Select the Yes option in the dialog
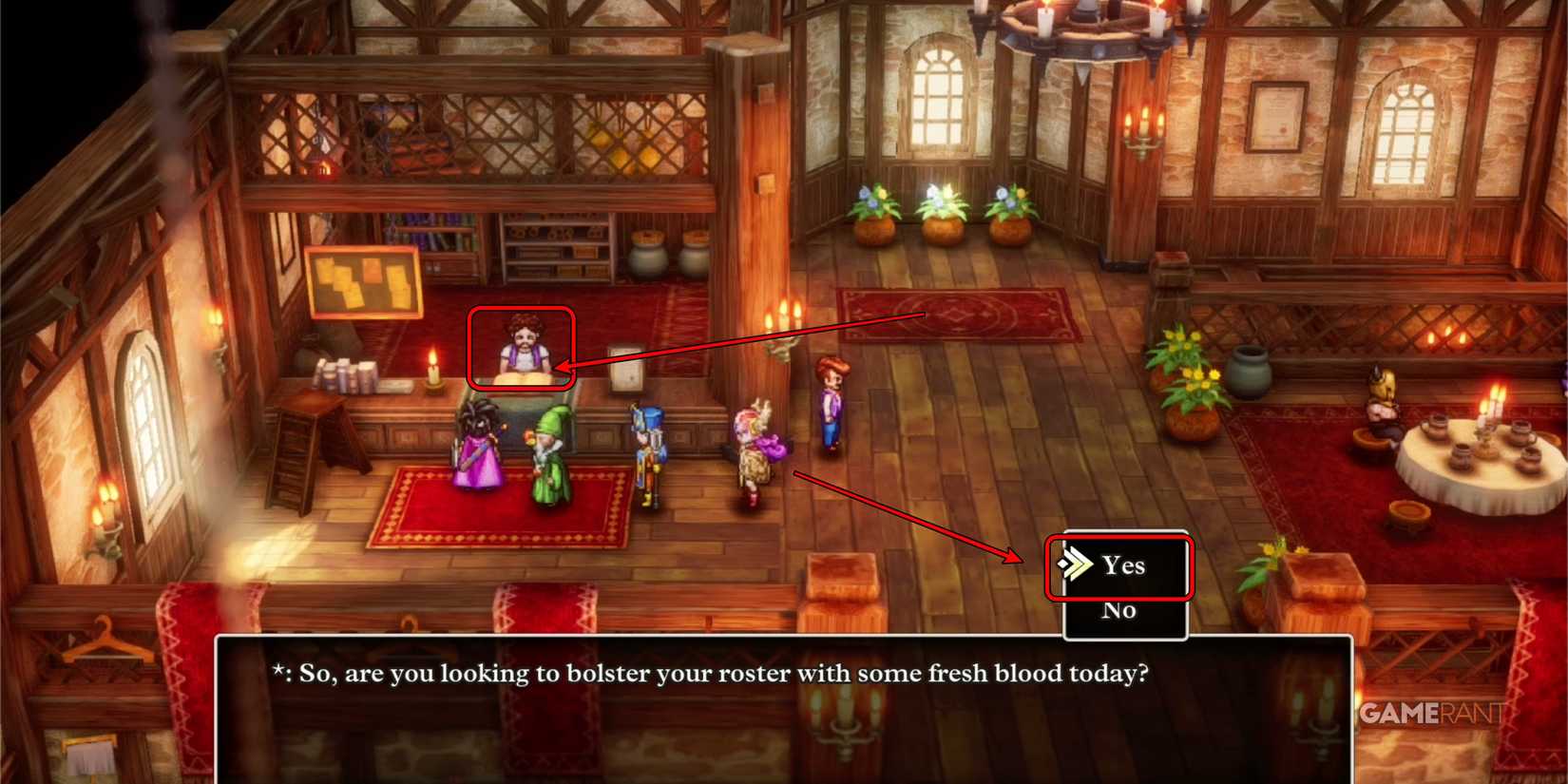Screen dimensions: 1568x784 [x=1125, y=565]
